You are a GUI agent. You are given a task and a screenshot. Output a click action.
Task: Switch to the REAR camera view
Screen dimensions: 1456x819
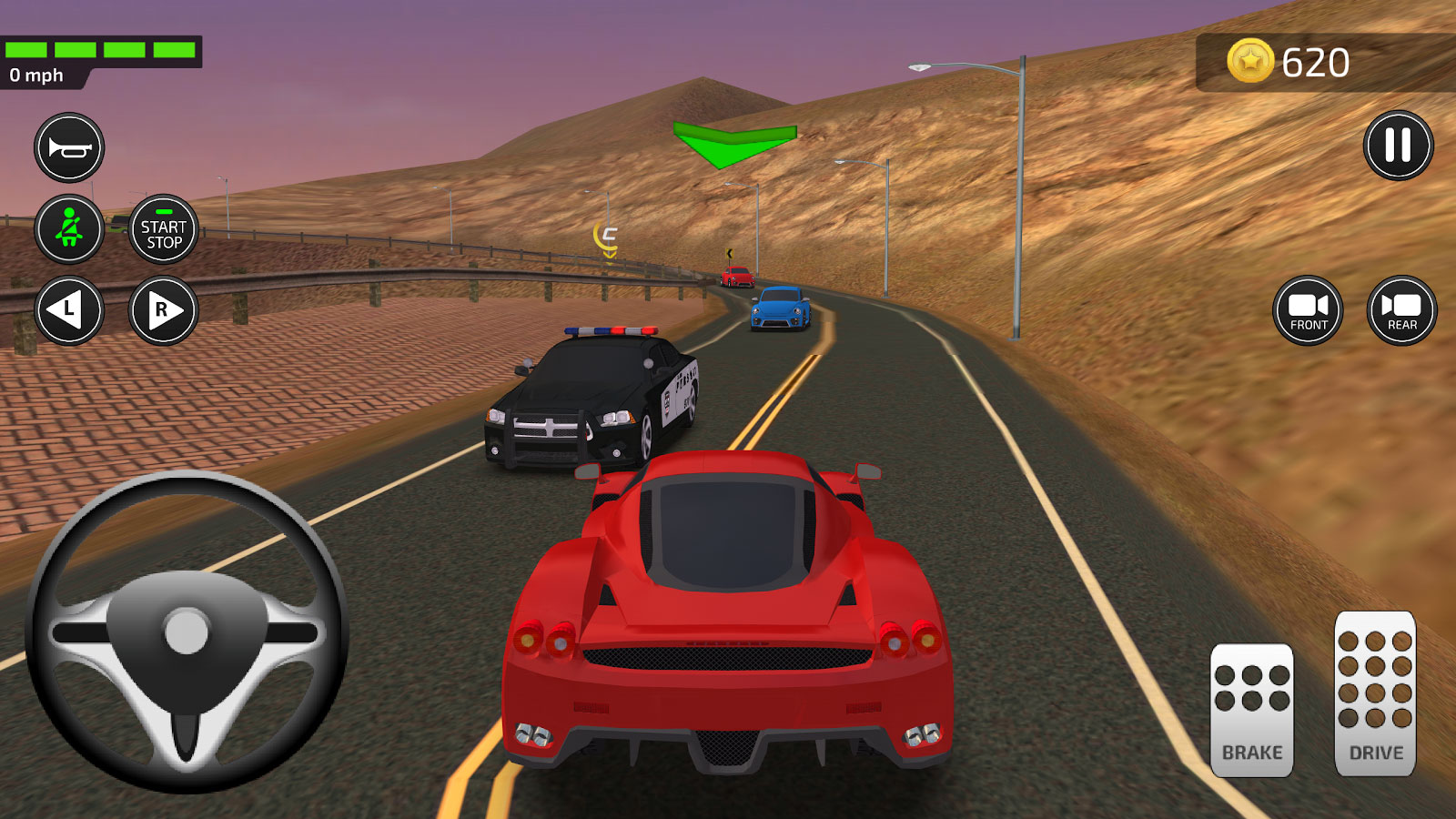[x=1401, y=310]
